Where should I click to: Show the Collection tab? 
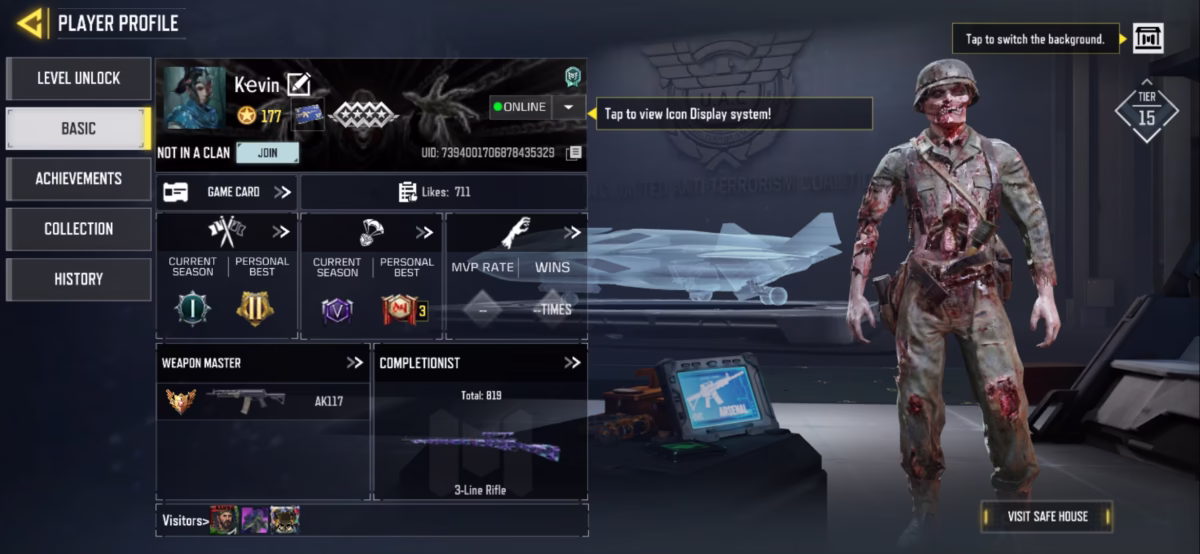(x=78, y=229)
